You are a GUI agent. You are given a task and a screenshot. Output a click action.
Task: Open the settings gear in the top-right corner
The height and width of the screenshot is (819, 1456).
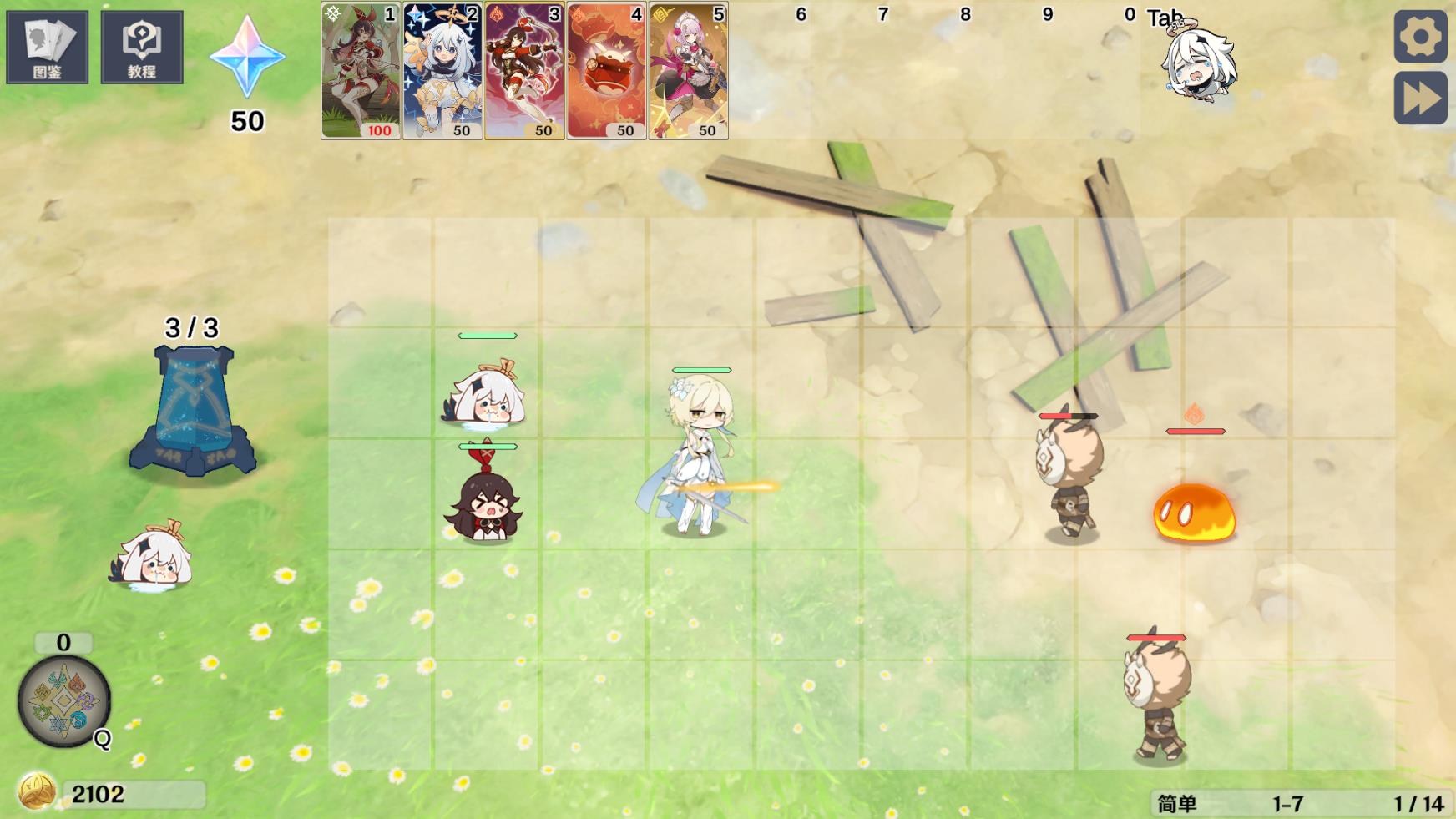1420,37
